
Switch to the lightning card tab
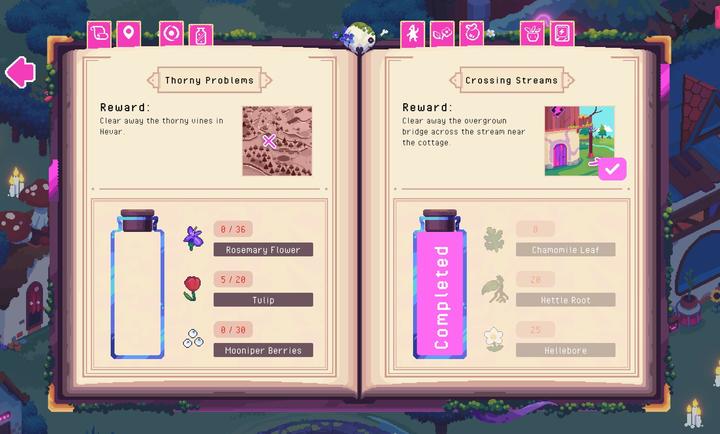[x=562, y=34]
